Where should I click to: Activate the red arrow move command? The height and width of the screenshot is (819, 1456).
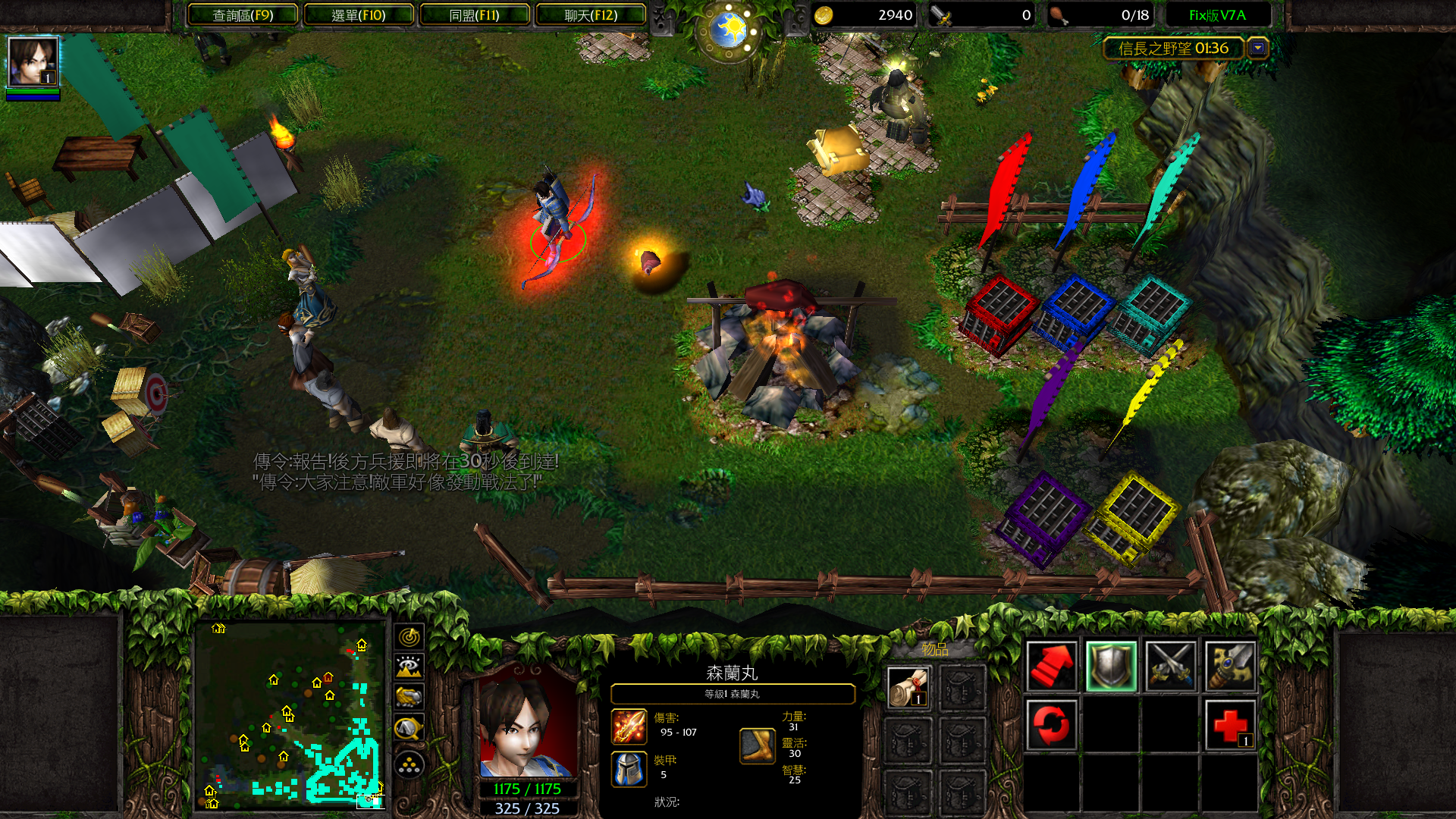[x=1051, y=666]
